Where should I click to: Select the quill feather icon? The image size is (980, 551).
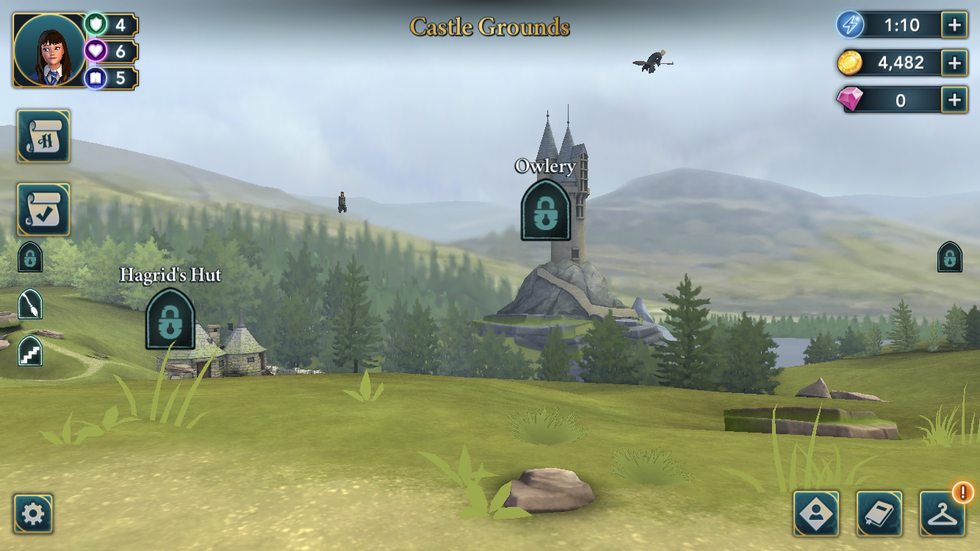(x=30, y=303)
